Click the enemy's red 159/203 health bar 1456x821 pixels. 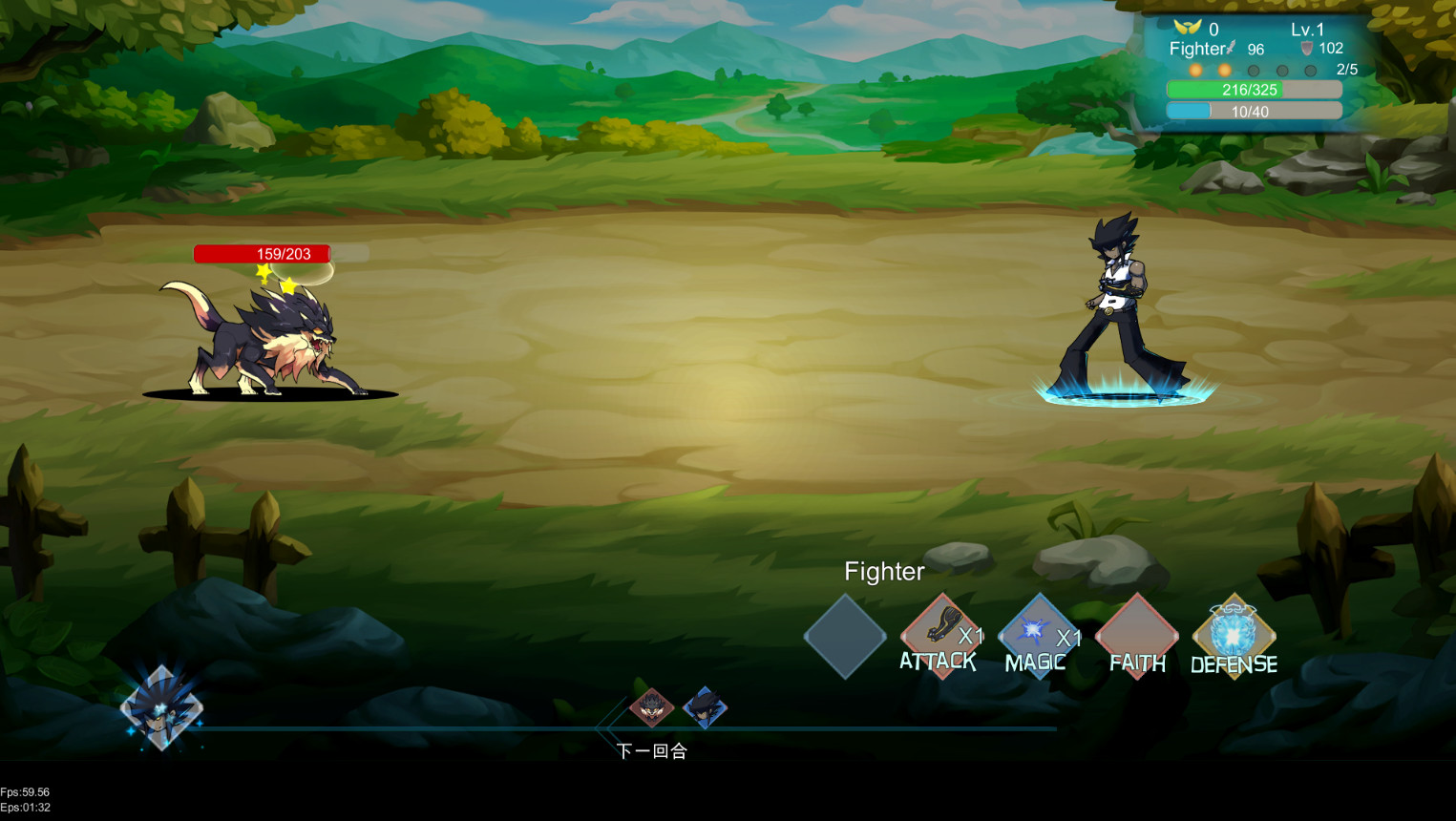click(x=262, y=253)
